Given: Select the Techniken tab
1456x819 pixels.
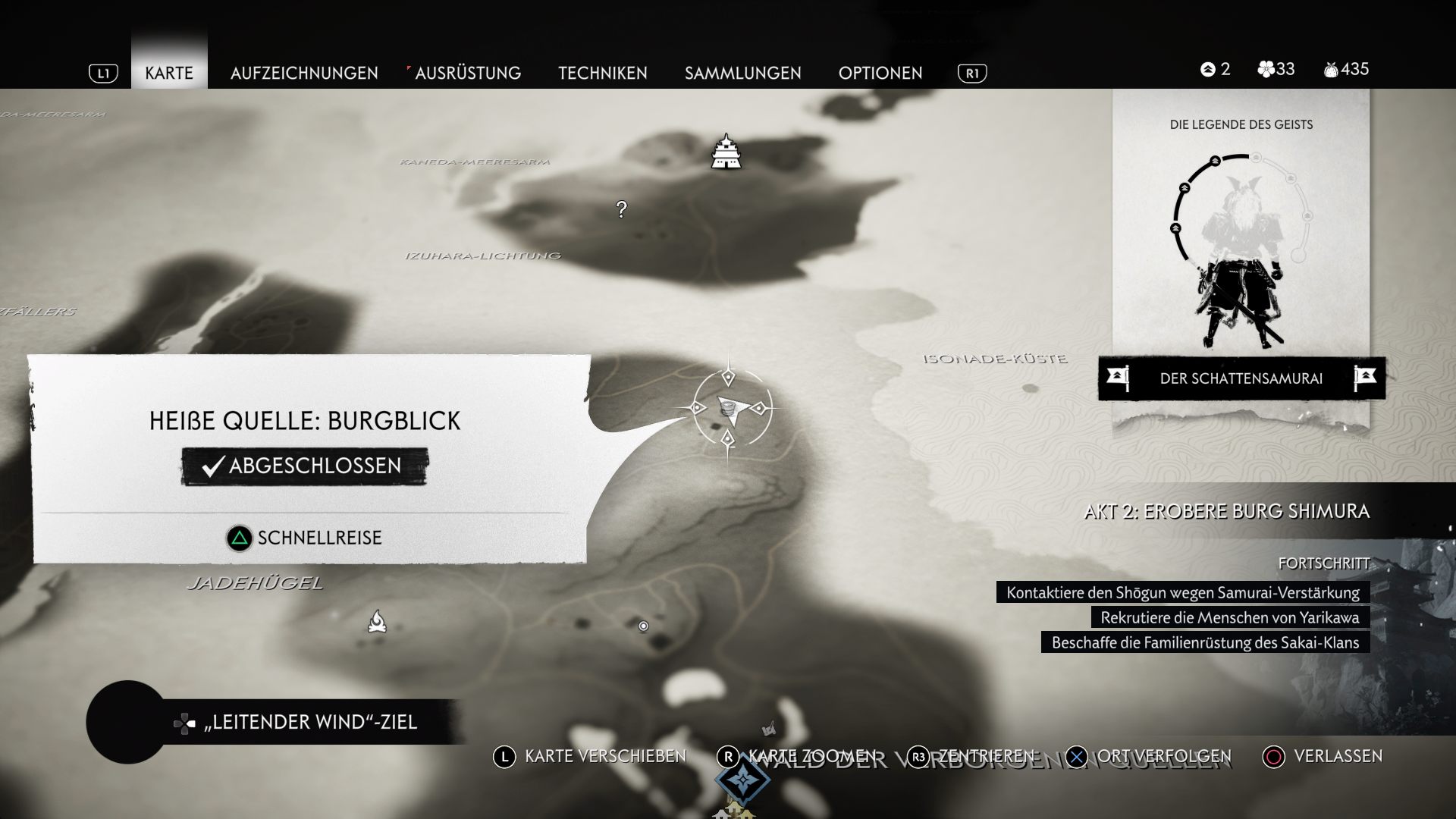Looking at the screenshot, I should (603, 73).
